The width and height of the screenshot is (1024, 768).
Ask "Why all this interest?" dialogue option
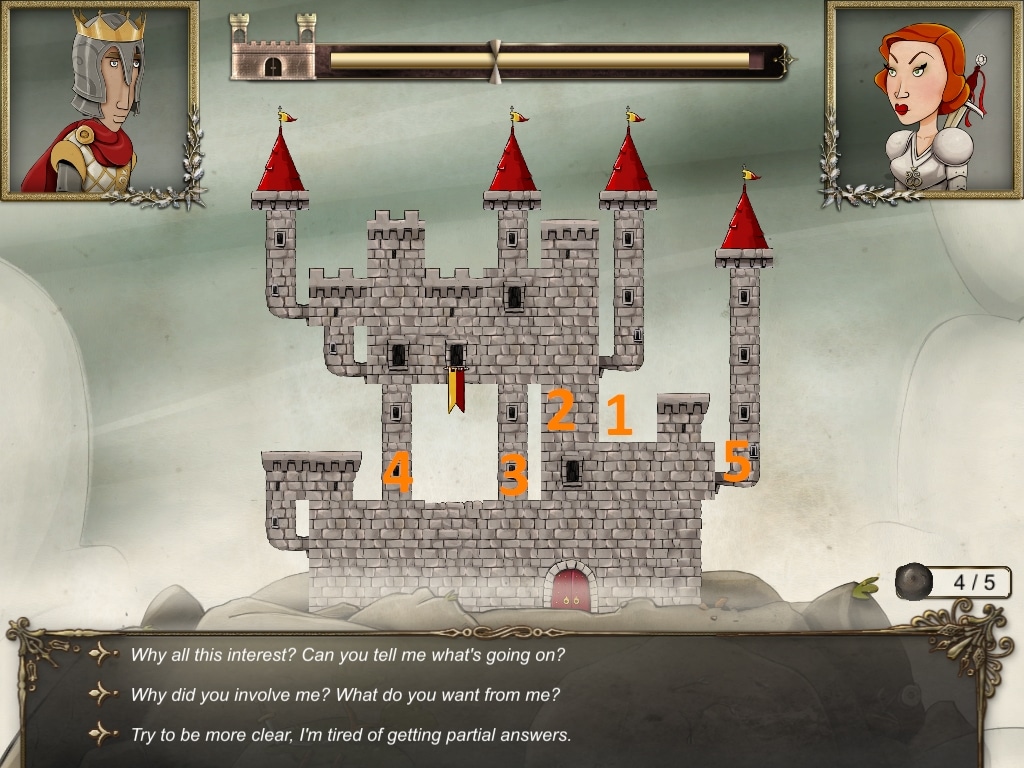(347, 656)
